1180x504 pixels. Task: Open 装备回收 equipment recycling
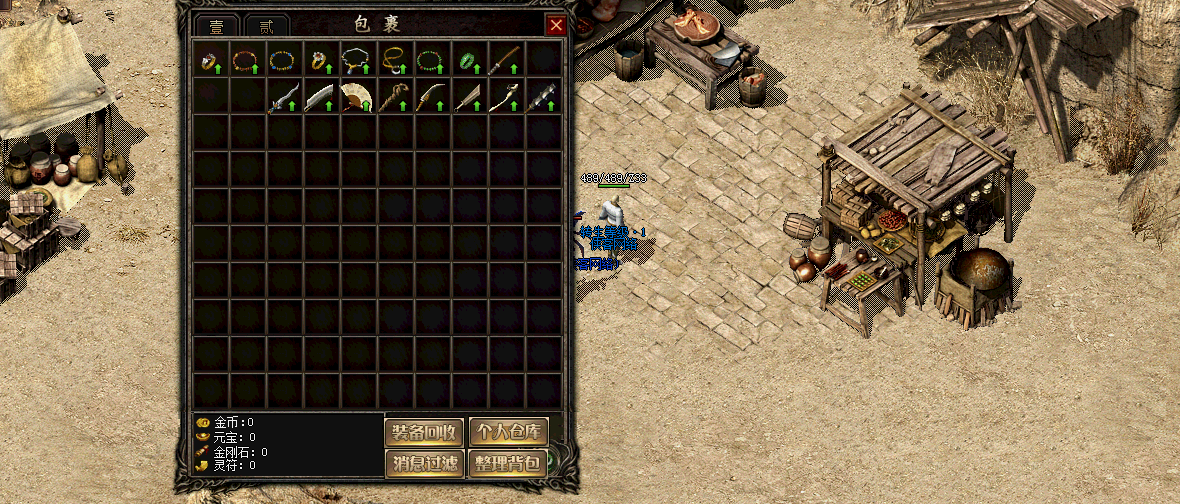[424, 432]
